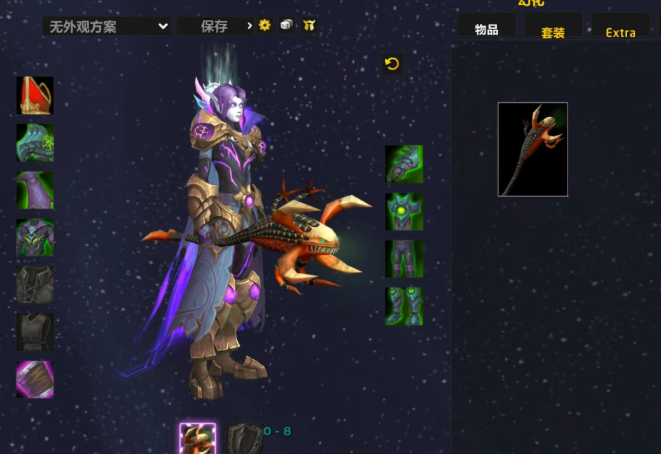Select the red helmet head slot

click(35, 96)
